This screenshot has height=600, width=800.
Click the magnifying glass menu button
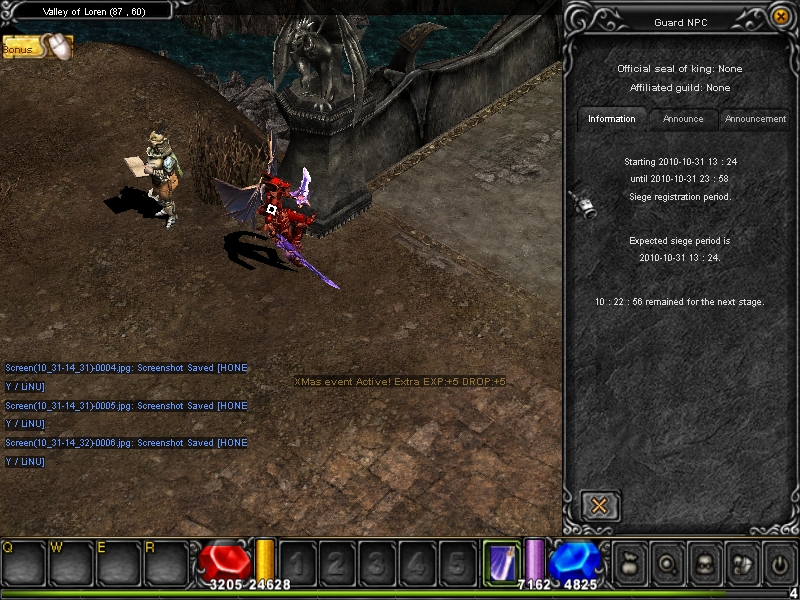668,562
